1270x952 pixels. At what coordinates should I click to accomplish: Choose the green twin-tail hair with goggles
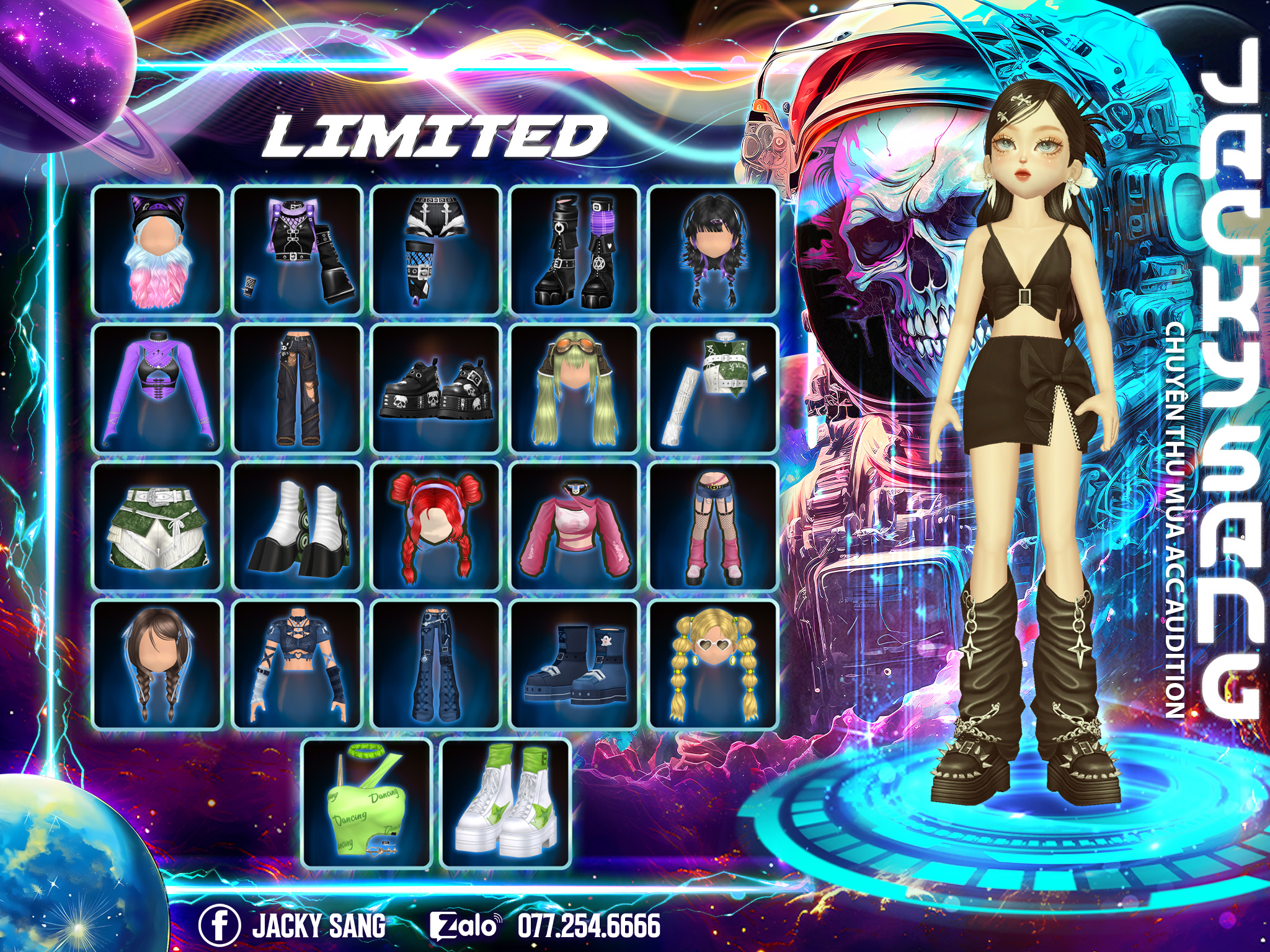pyautogui.click(x=575, y=389)
